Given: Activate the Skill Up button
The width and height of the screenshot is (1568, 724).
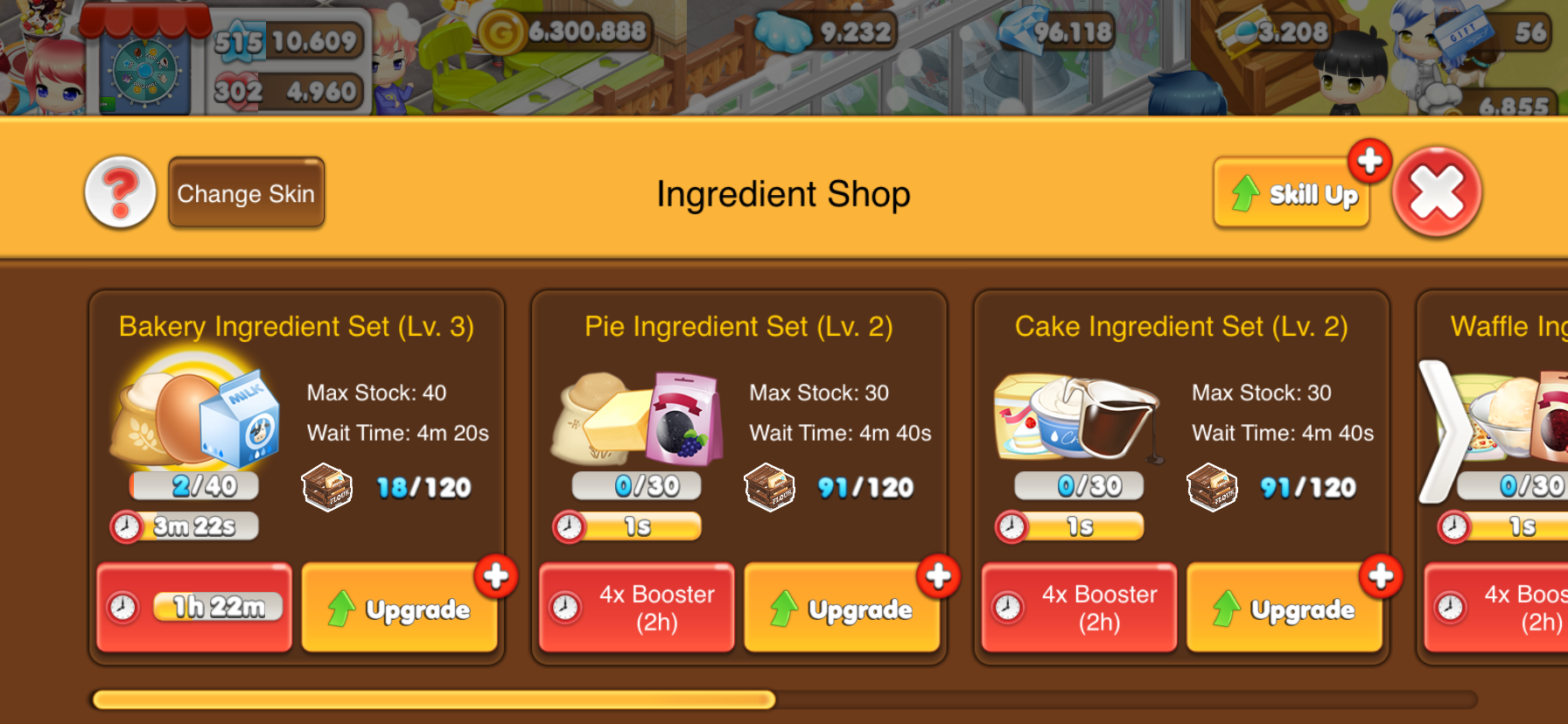Looking at the screenshot, I should (x=1292, y=193).
